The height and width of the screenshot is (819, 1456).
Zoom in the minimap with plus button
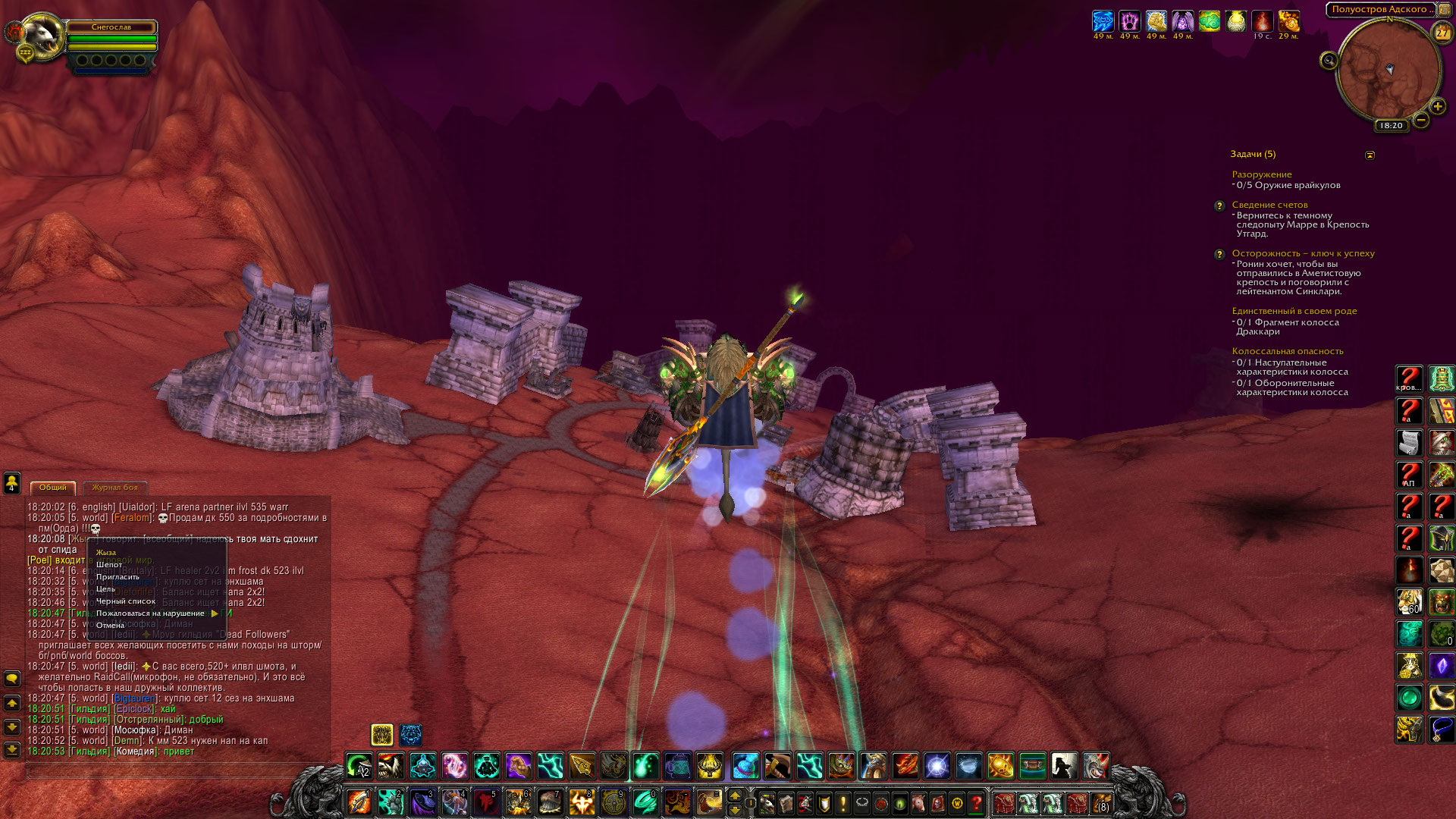coord(1437,107)
